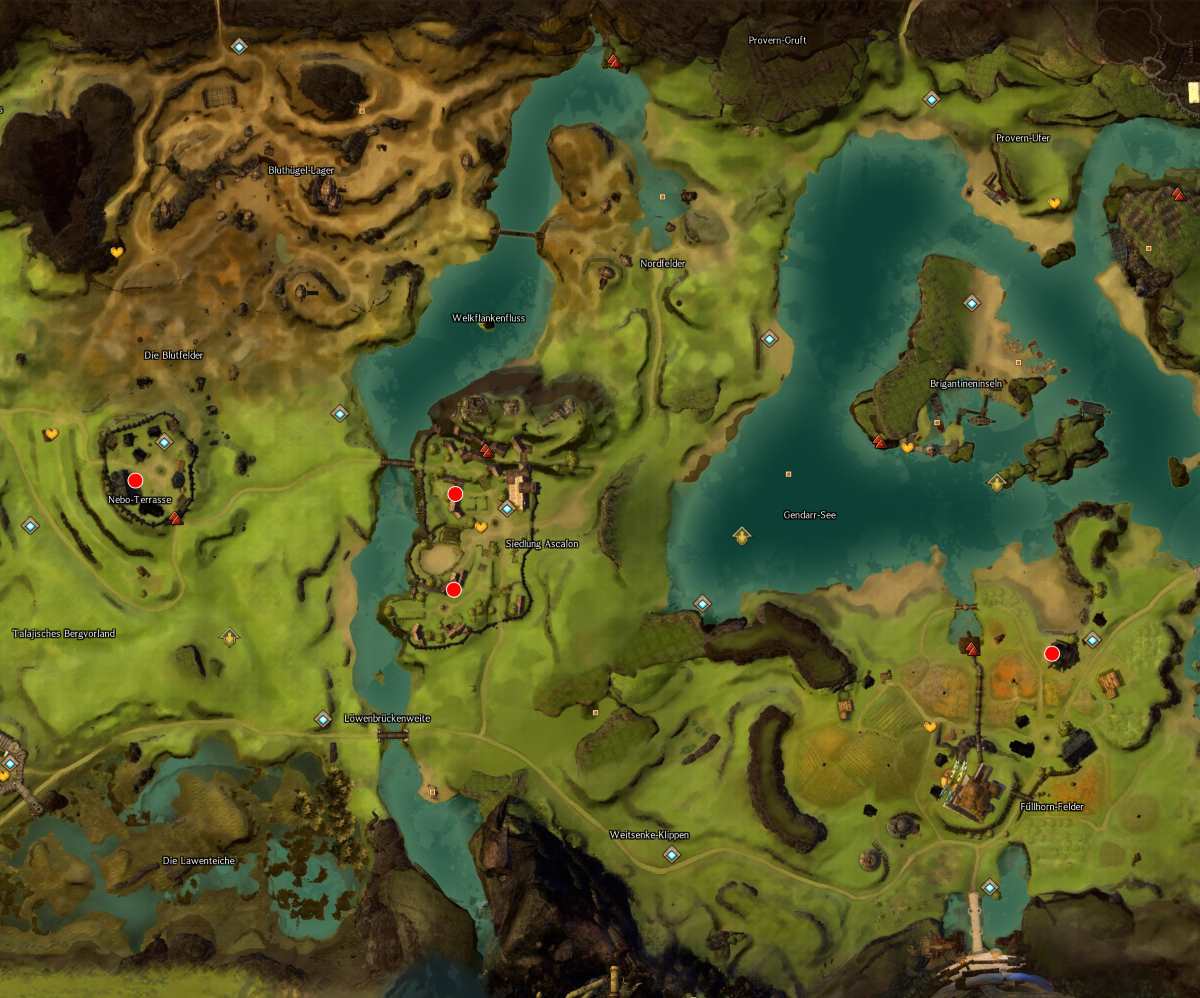The height and width of the screenshot is (998, 1200).
Task: Click the heart icon on Brigantineninseln
Action: coord(907,447)
